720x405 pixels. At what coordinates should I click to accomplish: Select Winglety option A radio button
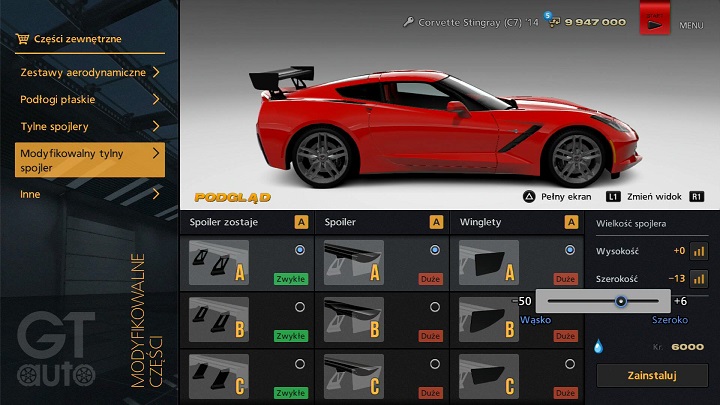click(x=570, y=250)
